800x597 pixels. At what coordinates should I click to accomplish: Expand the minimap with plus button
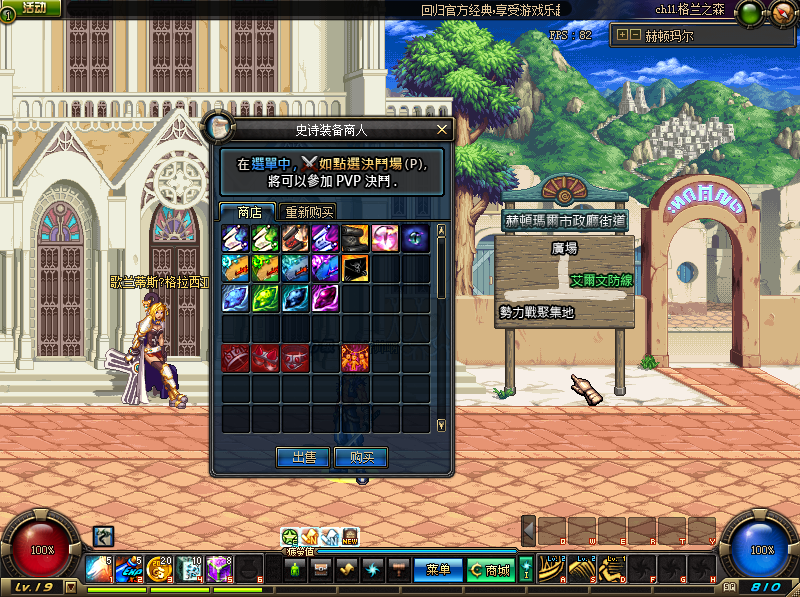pos(623,35)
